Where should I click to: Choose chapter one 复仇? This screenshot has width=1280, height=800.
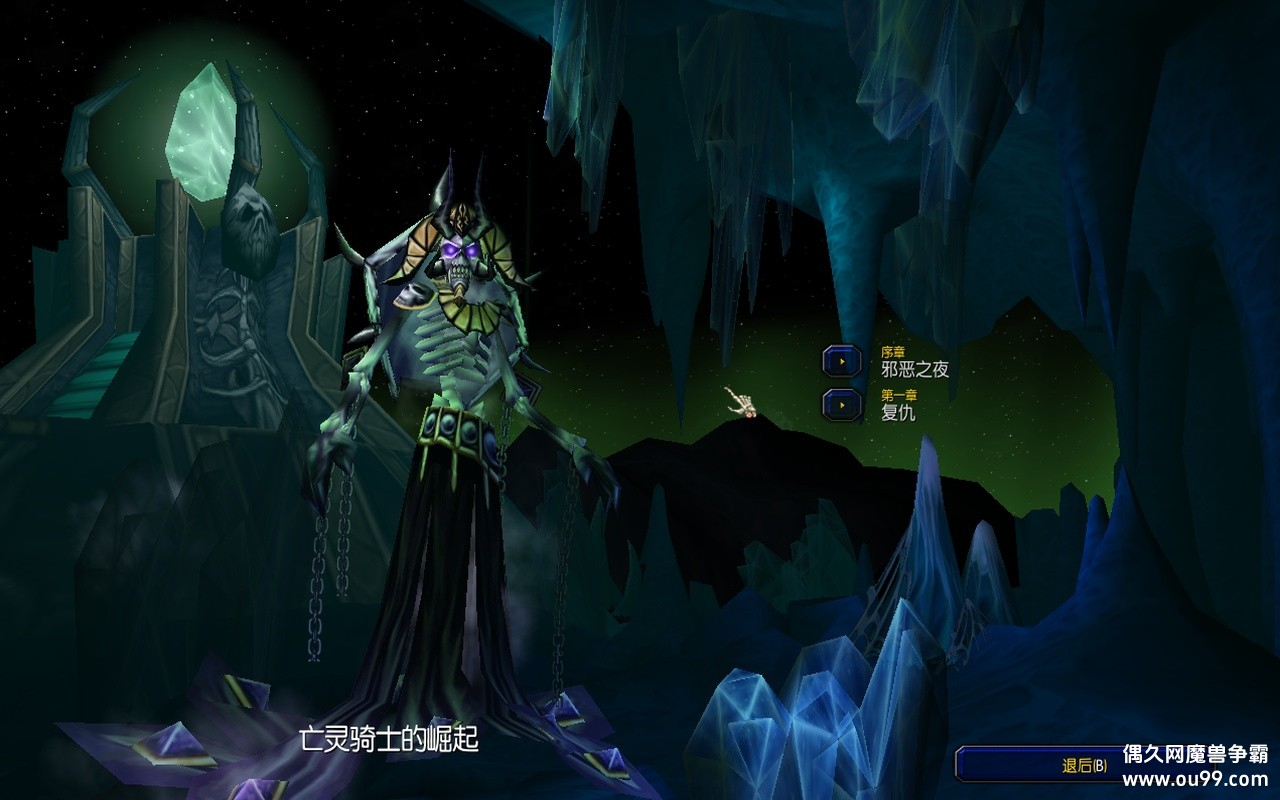tap(842, 404)
